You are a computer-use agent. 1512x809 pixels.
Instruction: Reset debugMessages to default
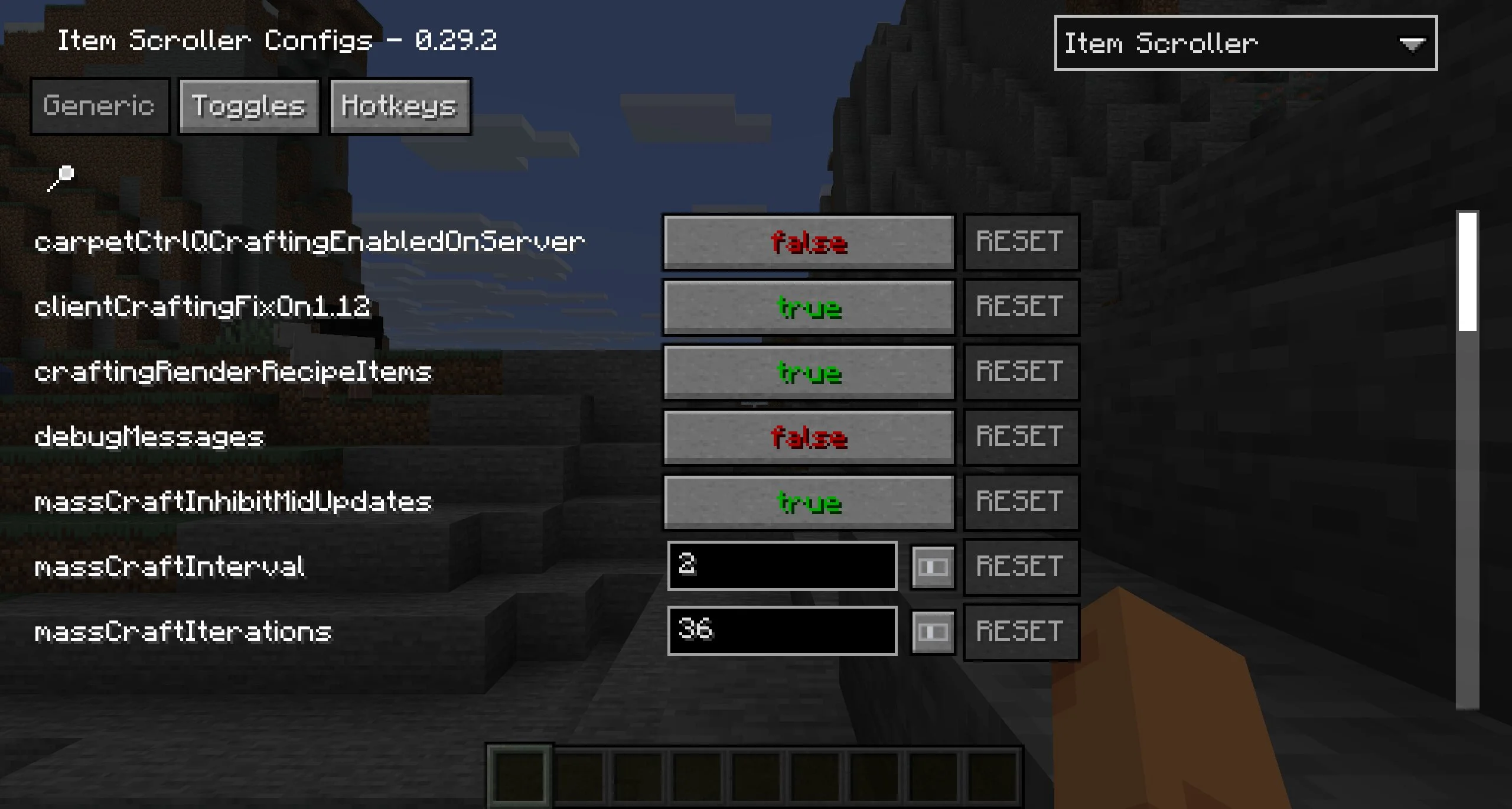coord(1021,437)
